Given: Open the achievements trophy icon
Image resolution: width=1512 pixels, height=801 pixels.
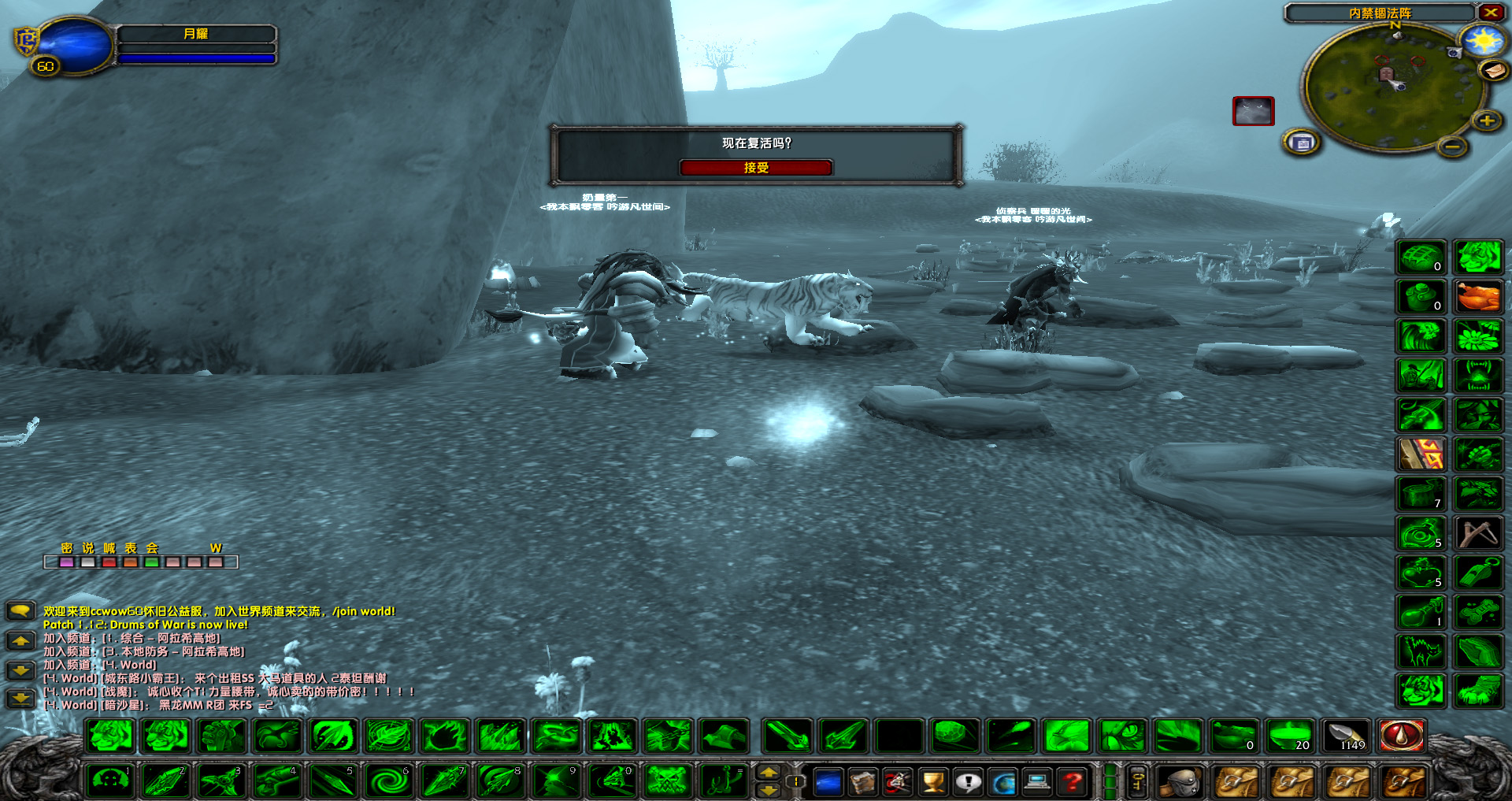Looking at the screenshot, I should tap(932, 783).
